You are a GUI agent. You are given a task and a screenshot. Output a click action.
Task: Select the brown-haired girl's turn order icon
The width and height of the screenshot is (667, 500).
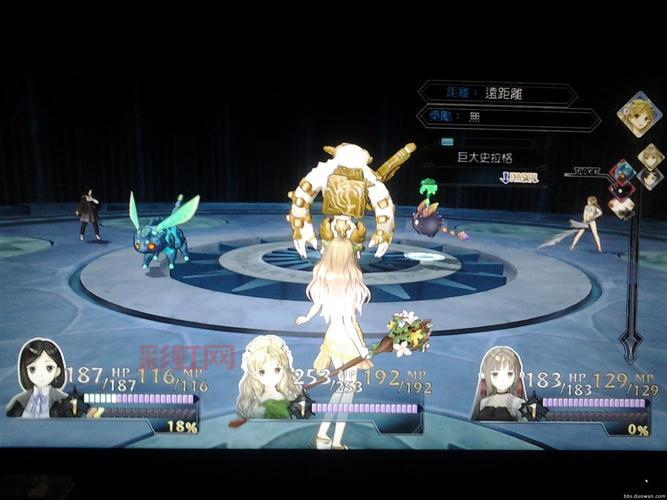(651, 156)
